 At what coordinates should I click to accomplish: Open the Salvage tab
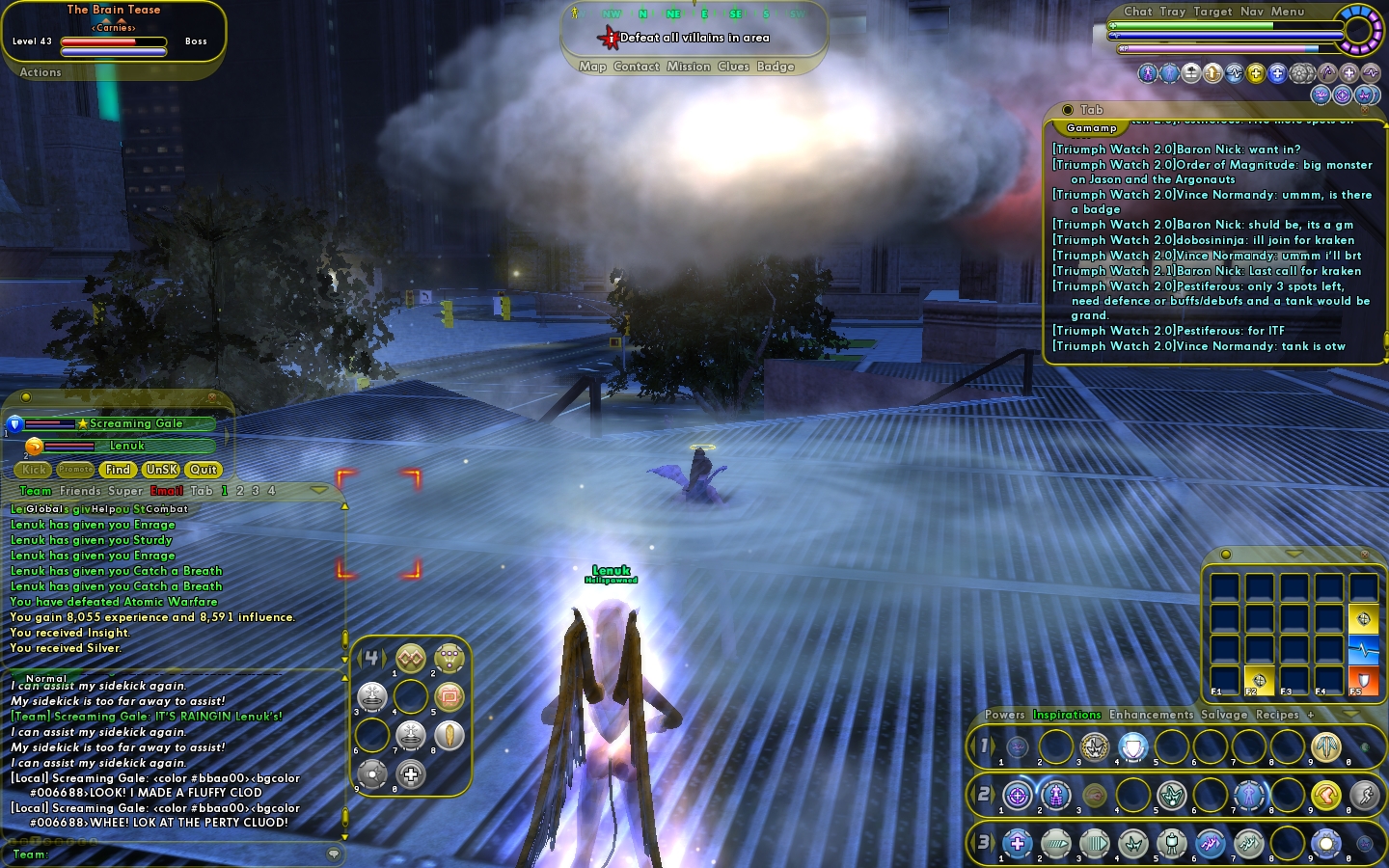[1224, 715]
